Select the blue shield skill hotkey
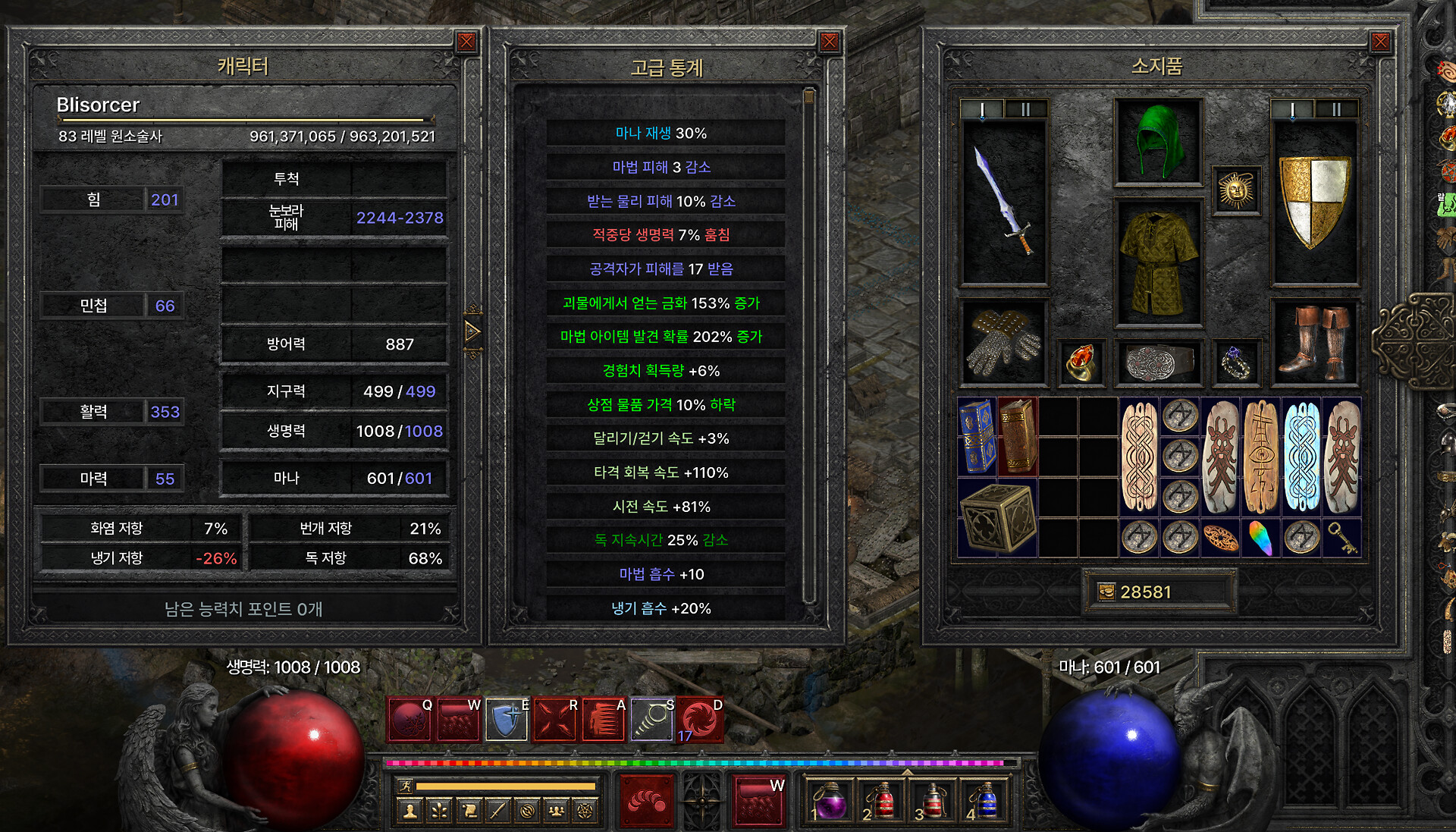The image size is (1456, 832). click(507, 719)
